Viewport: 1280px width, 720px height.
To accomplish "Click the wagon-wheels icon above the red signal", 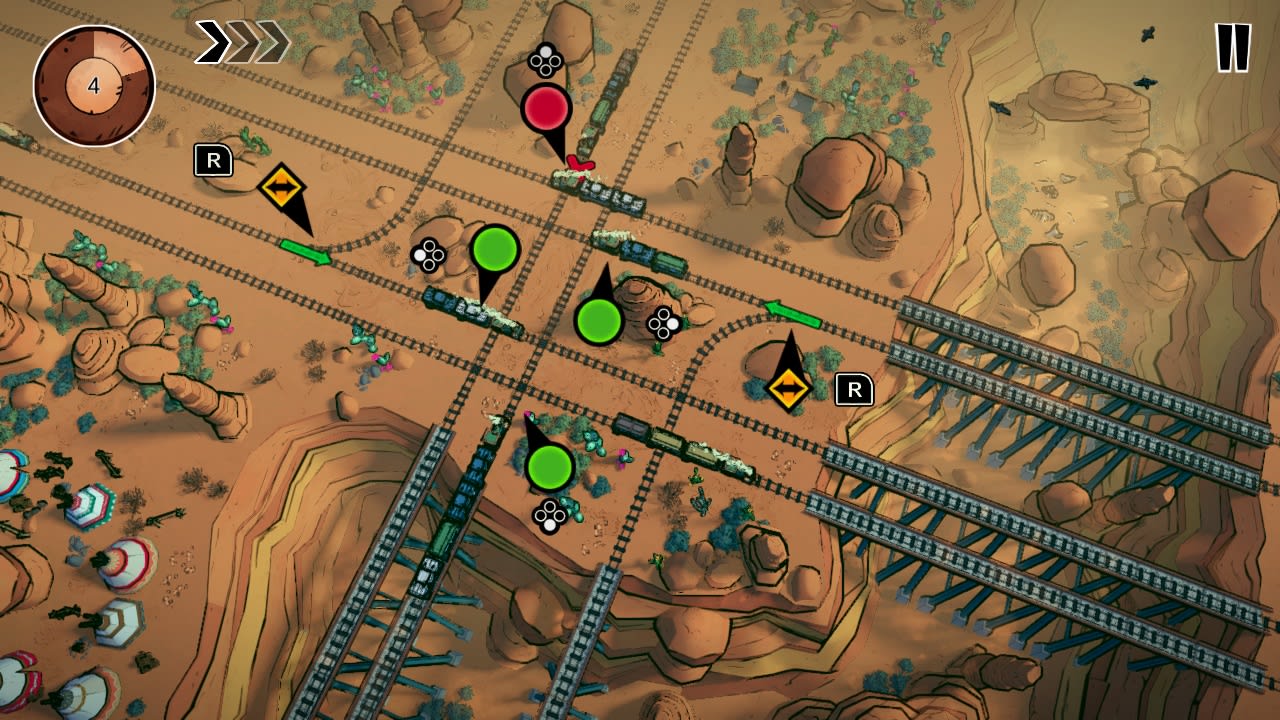I will coord(544,60).
